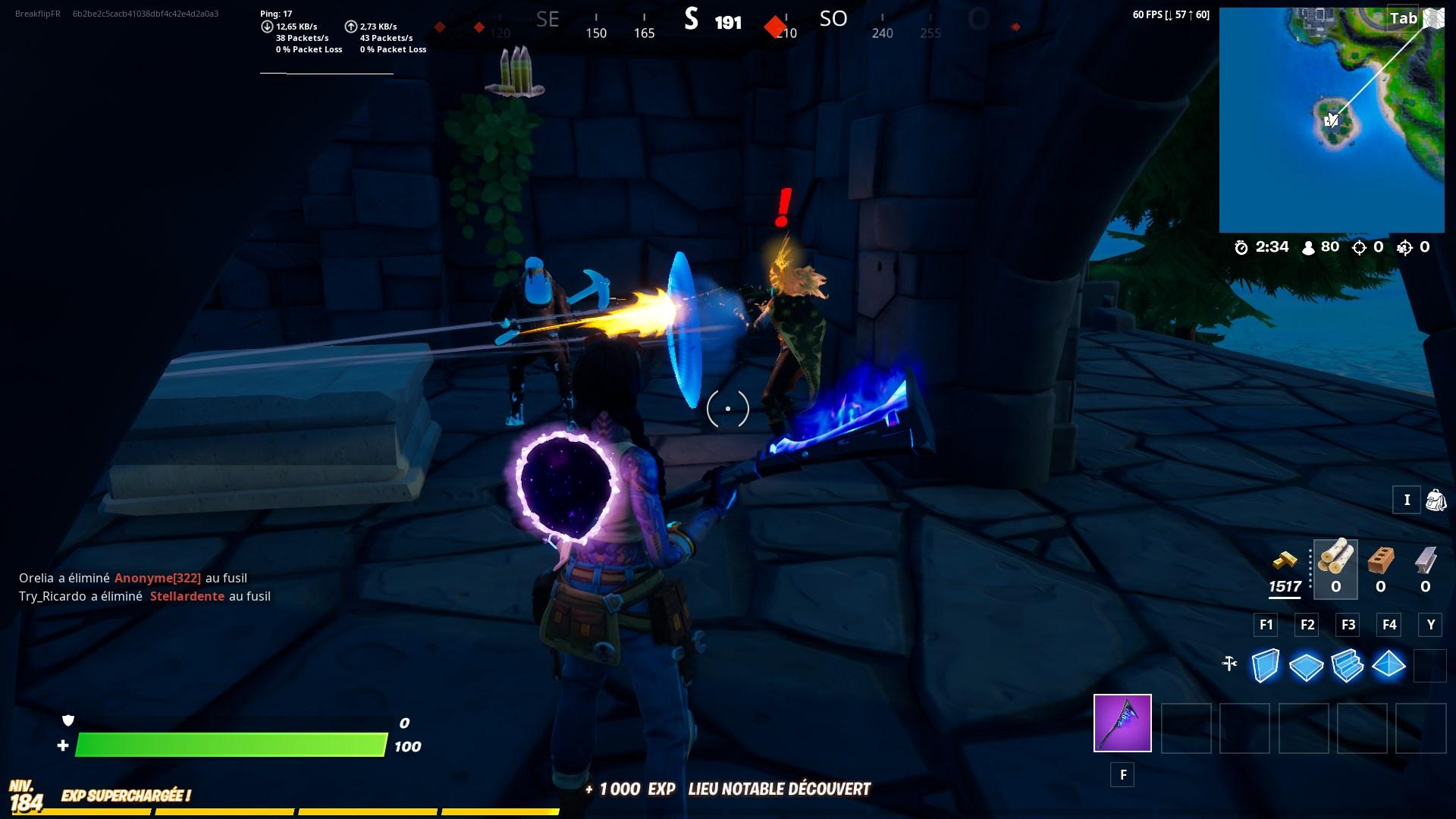
Task: Select the stairs build piece icon
Action: point(1348,666)
